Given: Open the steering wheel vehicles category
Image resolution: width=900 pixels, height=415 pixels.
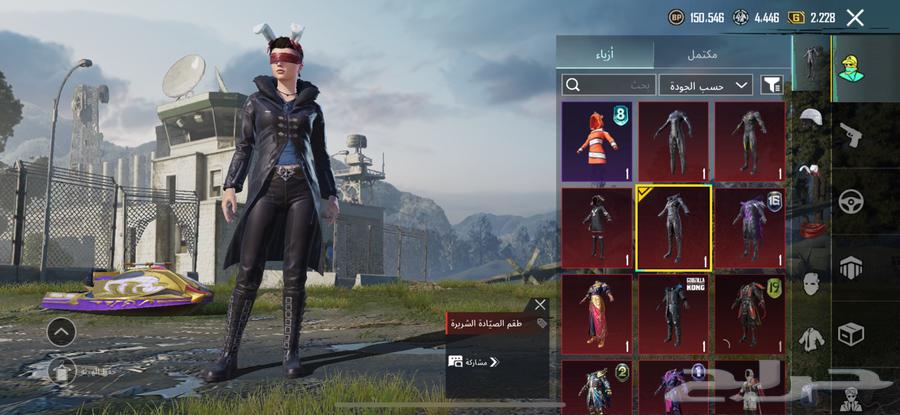Looking at the screenshot, I should click(x=852, y=200).
